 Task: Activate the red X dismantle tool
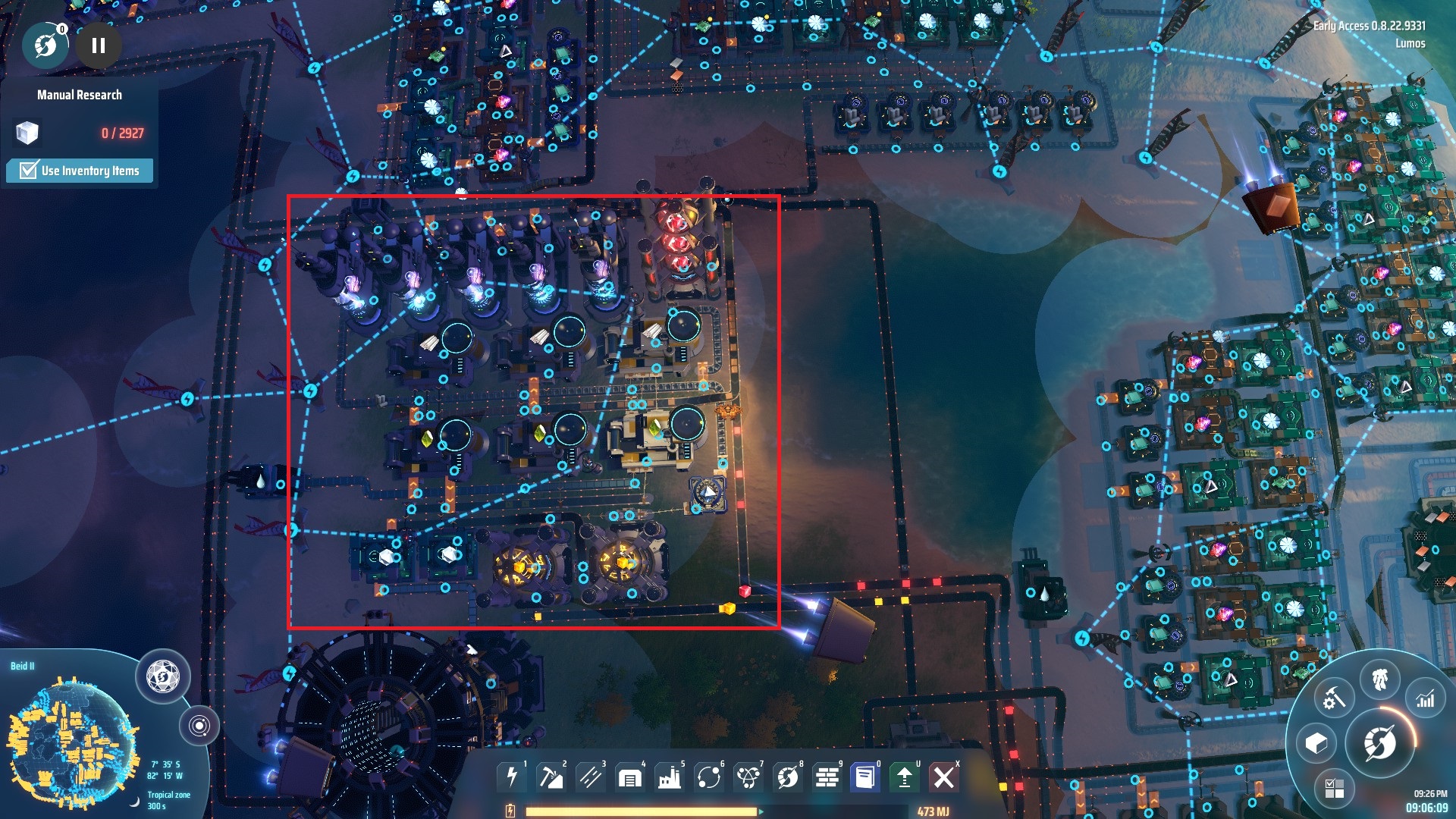point(944,777)
